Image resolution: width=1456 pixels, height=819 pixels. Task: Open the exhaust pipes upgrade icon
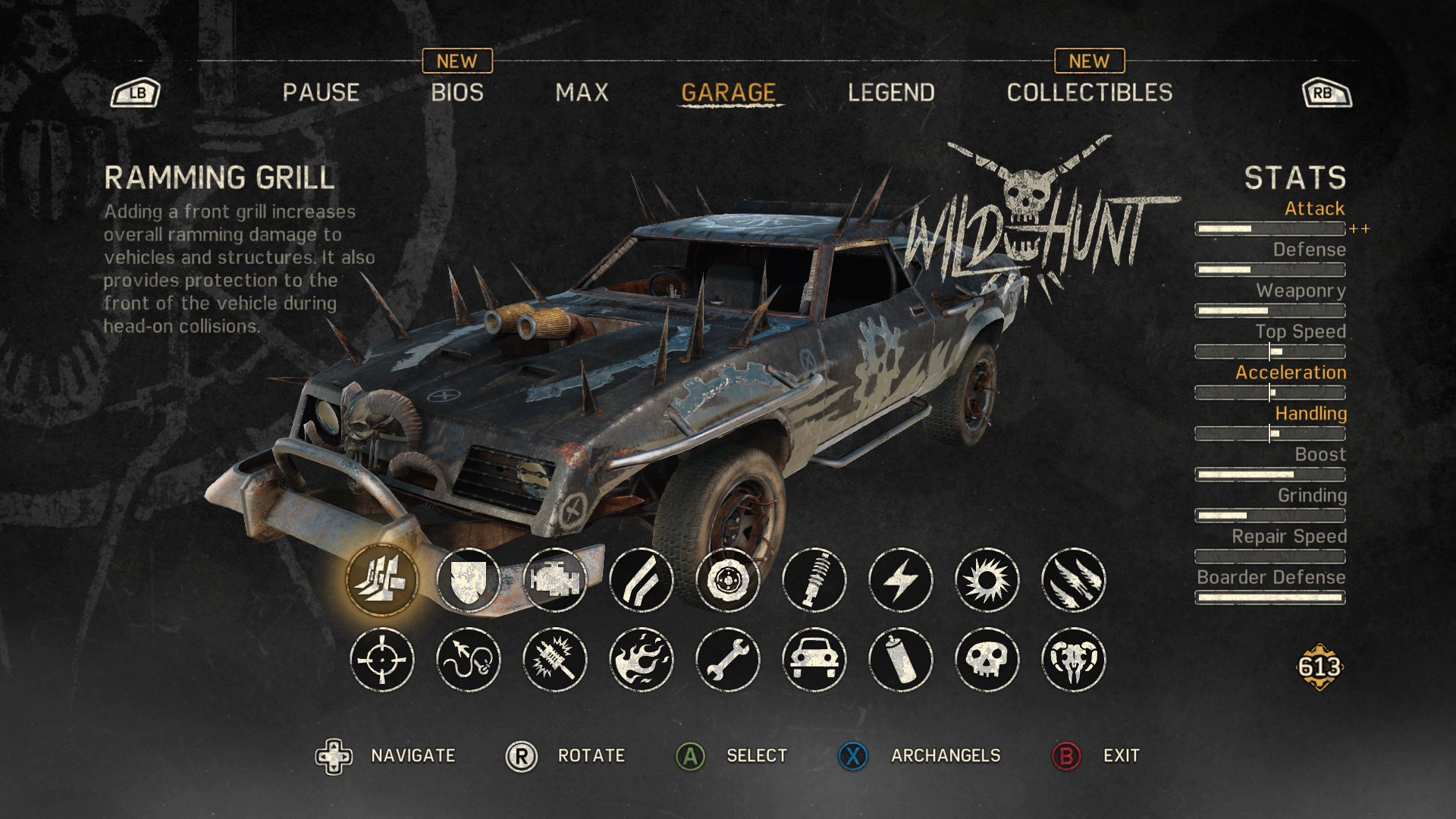pos(642,580)
